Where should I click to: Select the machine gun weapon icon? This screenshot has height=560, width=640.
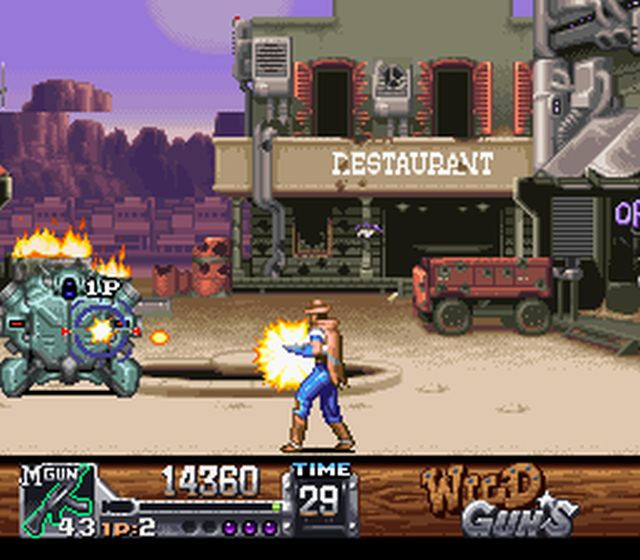point(56,498)
